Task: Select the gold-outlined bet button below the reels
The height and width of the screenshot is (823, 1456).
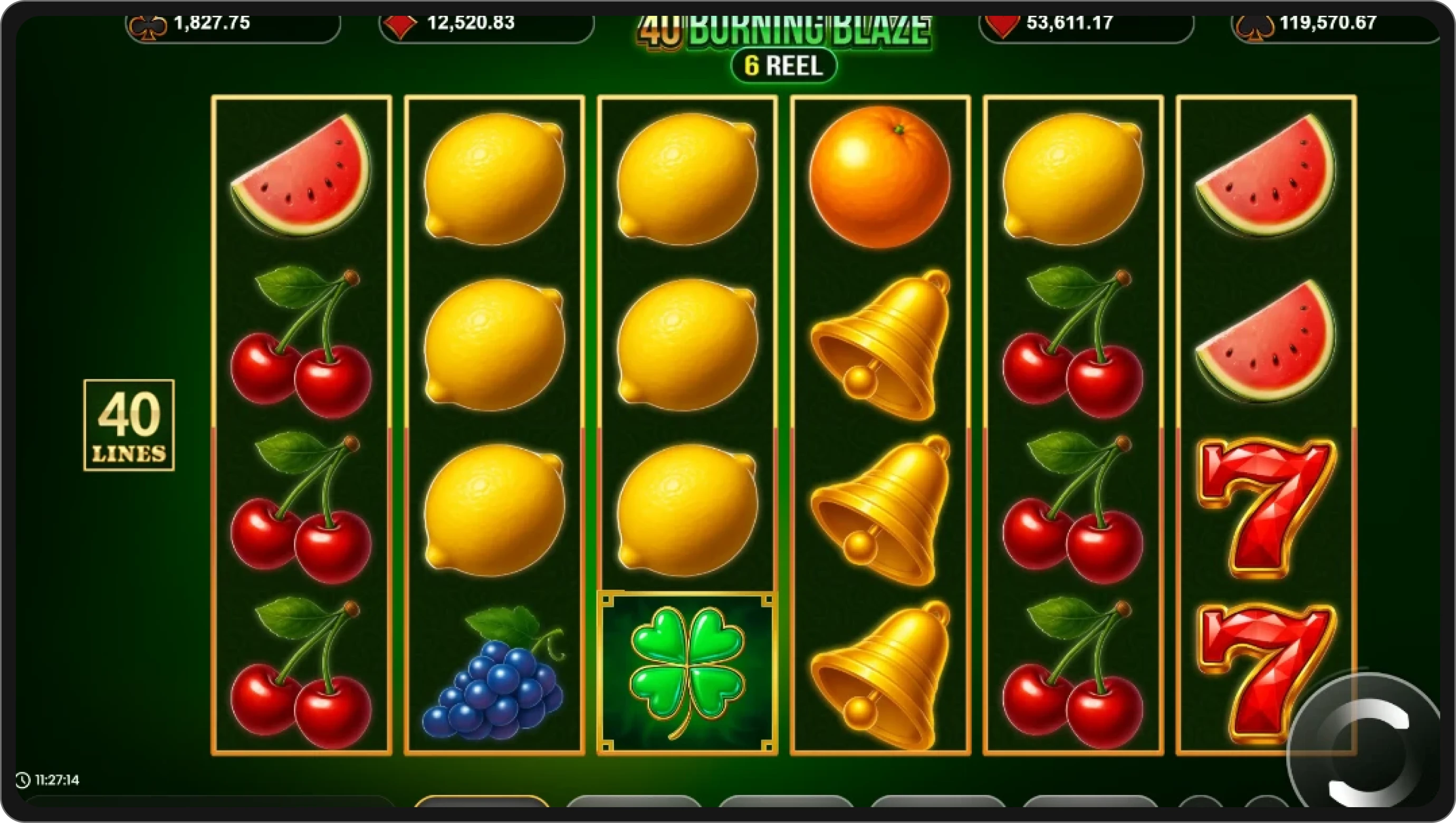Action: point(482,801)
